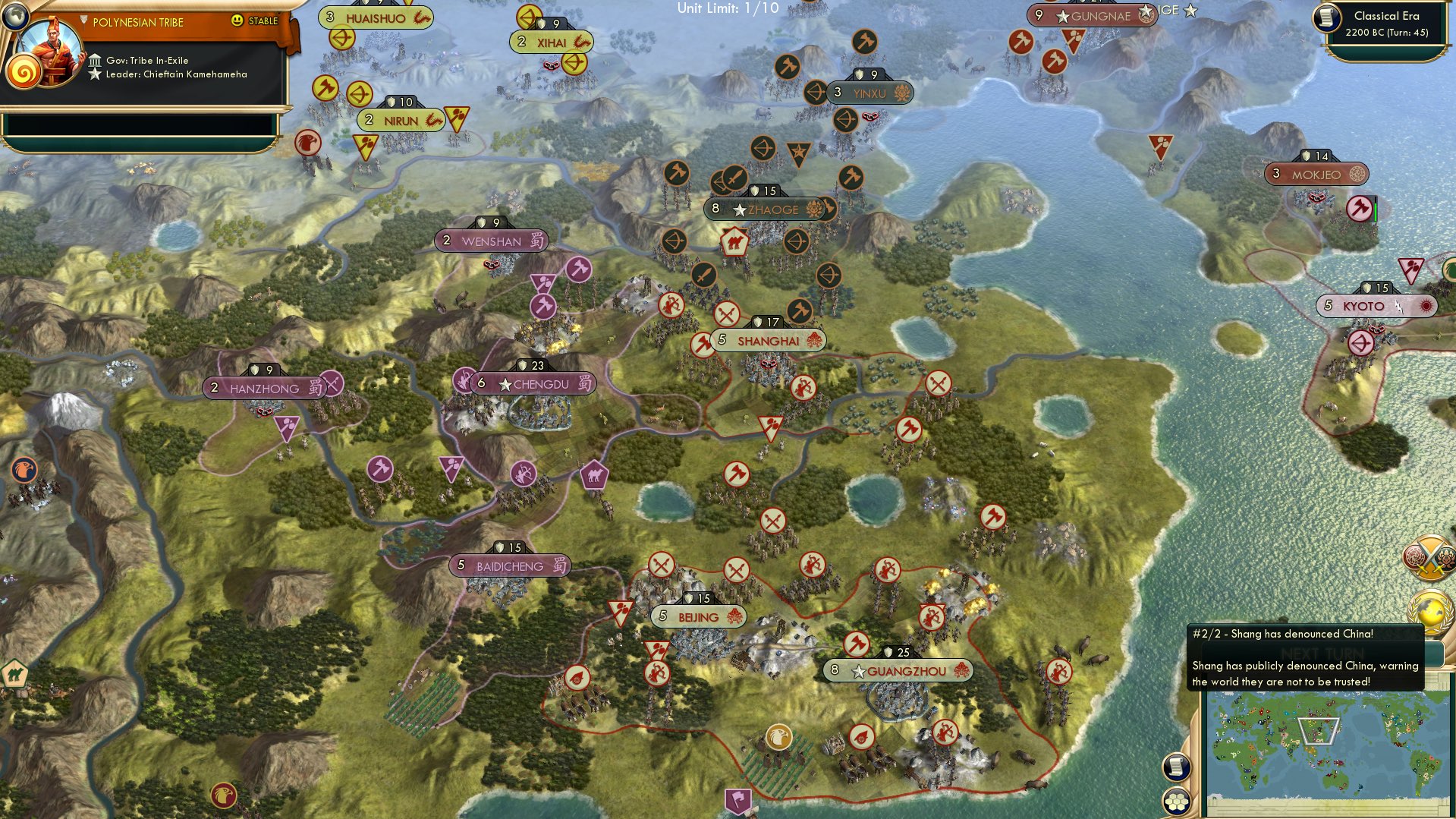The image size is (1456, 819).
Task: Select the Shanghai city banner
Action: point(769,342)
